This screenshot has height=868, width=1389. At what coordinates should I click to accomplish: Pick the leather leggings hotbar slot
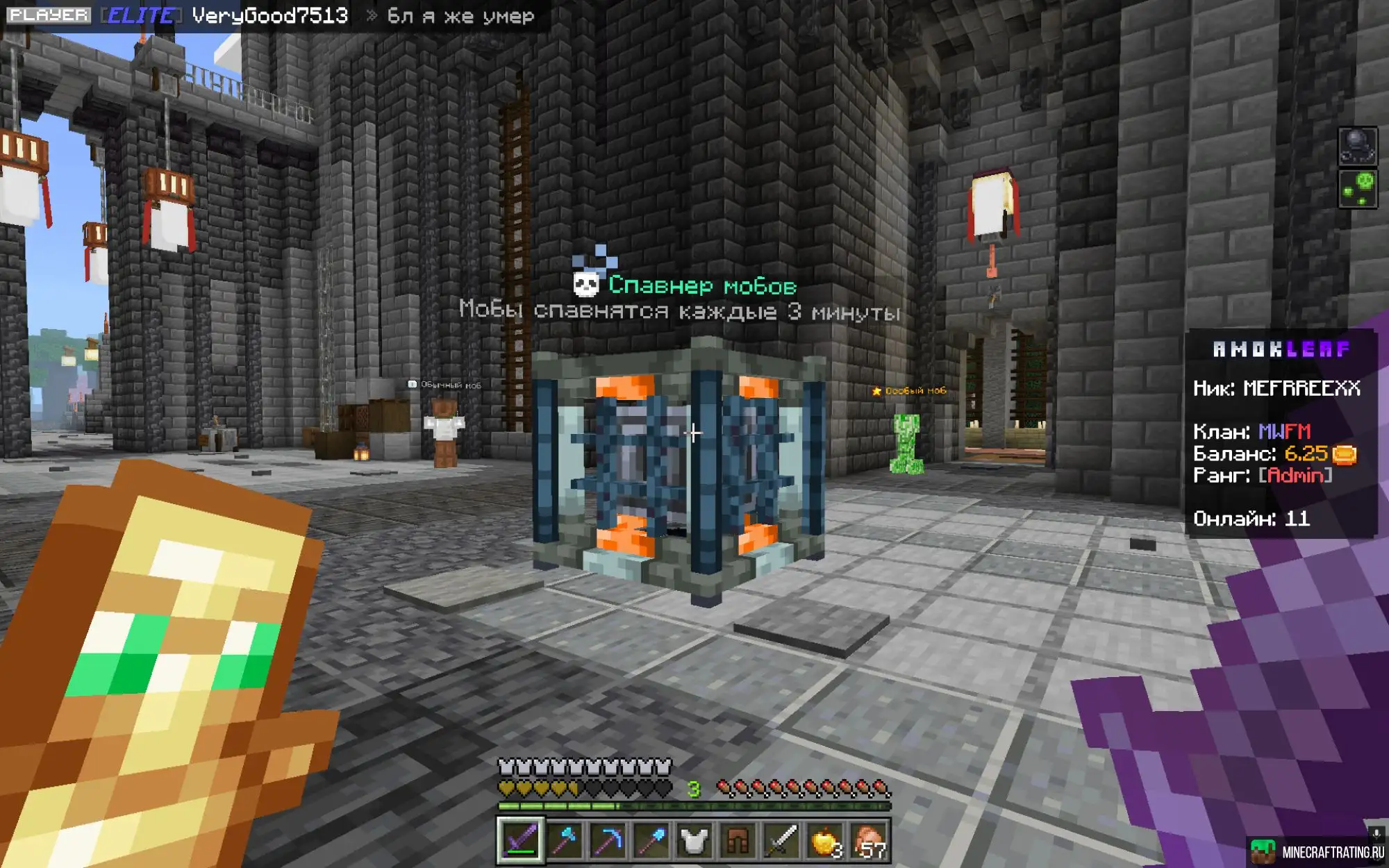737,841
